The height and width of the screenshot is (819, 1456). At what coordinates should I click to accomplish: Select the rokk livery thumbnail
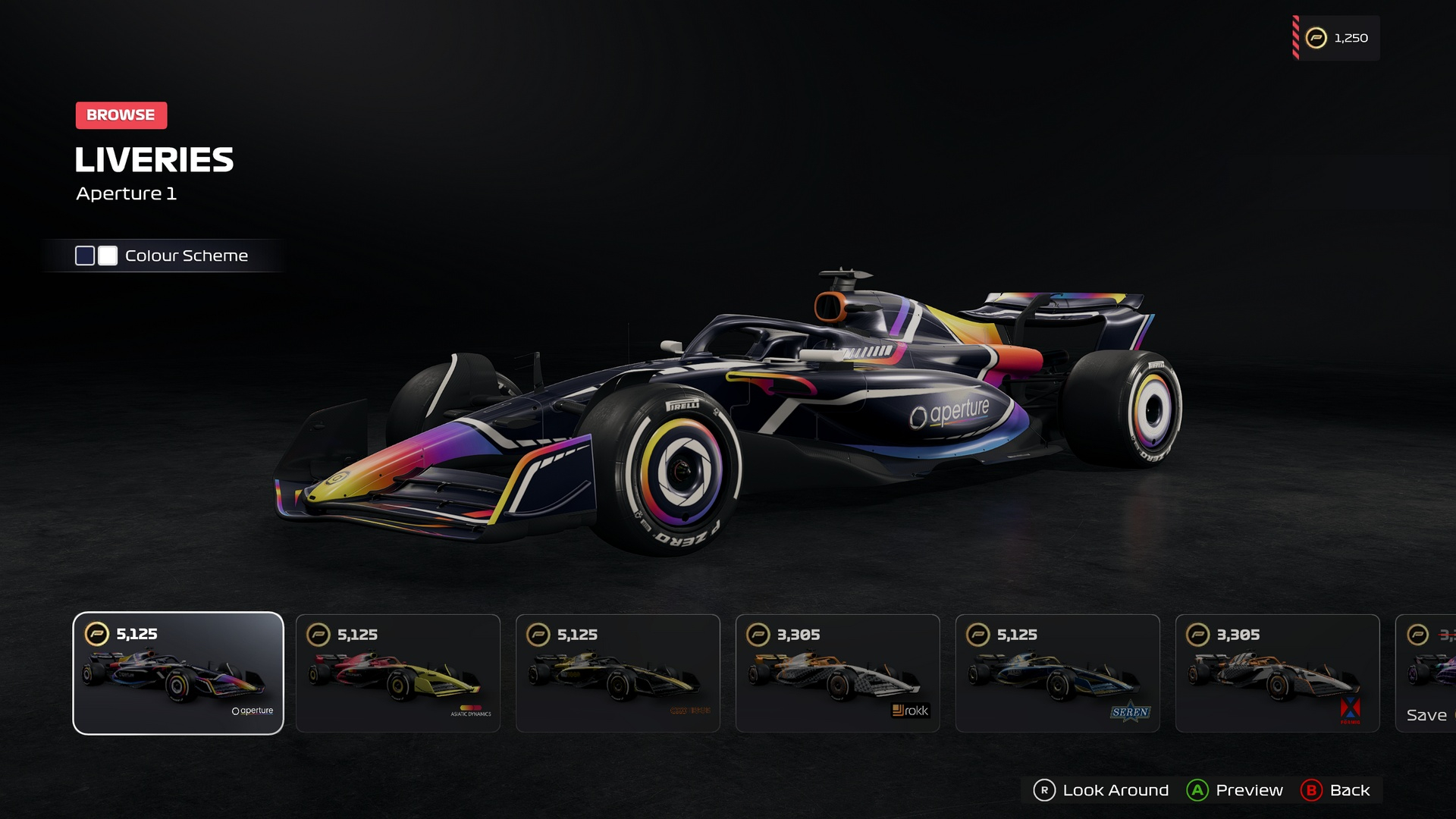(x=838, y=673)
